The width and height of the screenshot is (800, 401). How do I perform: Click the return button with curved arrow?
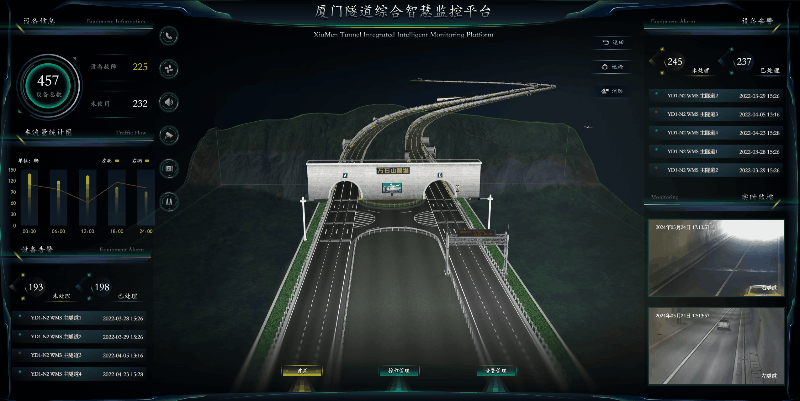(612, 43)
